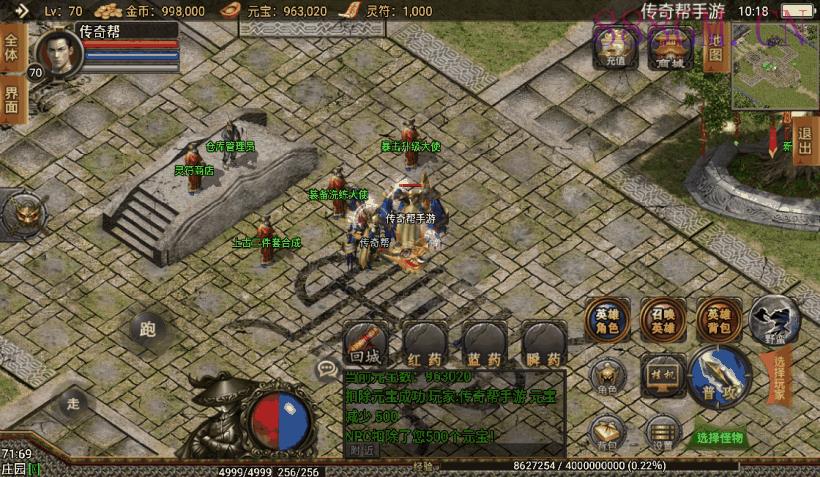Use the 瞬药 instant potion slot
This screenshot has height=477, width=820.
(547, 345)
